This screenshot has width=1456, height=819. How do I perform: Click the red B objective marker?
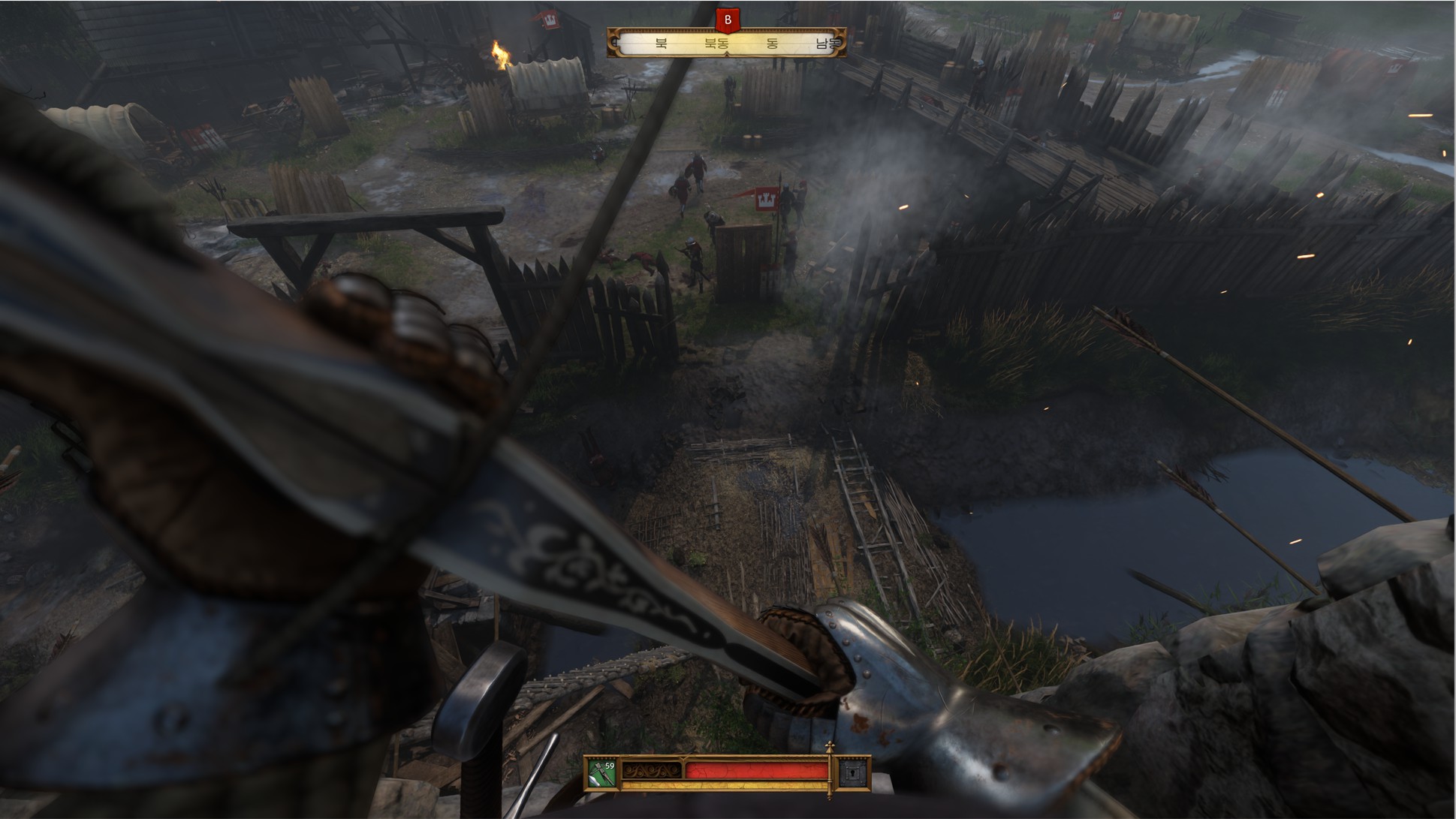tap(727, 20)
